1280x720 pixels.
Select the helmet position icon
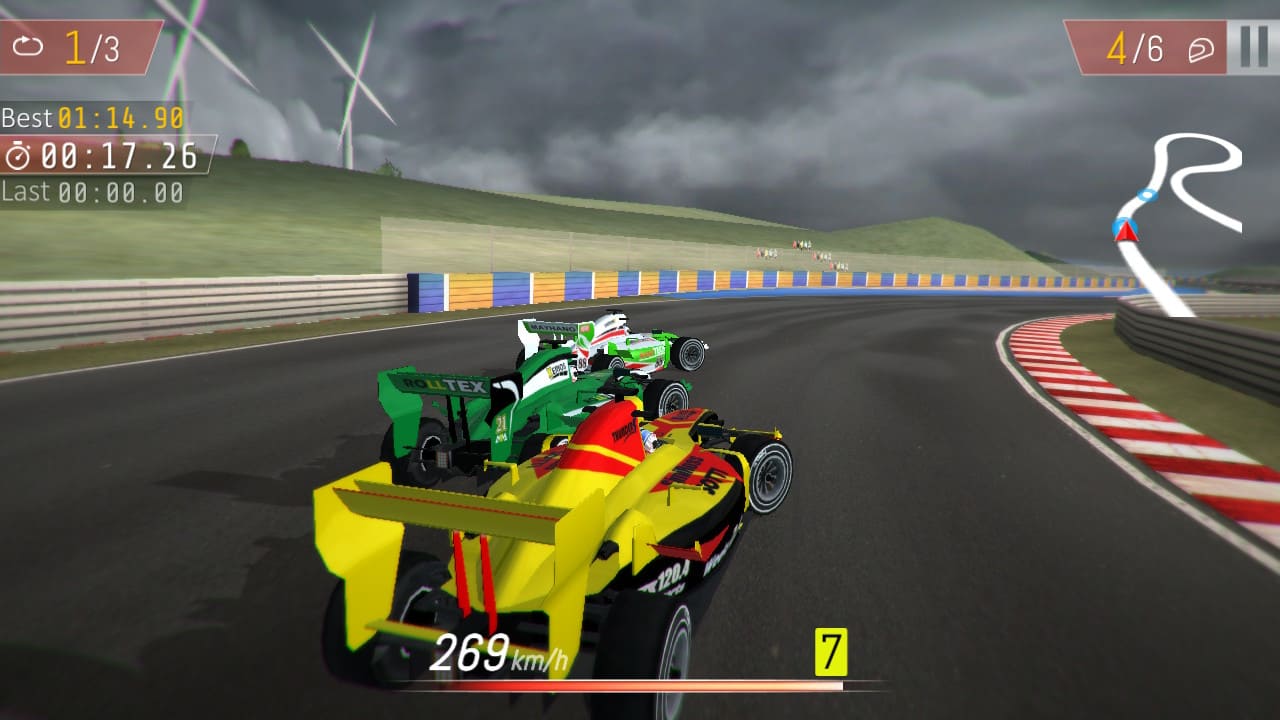coord(1202,46)
